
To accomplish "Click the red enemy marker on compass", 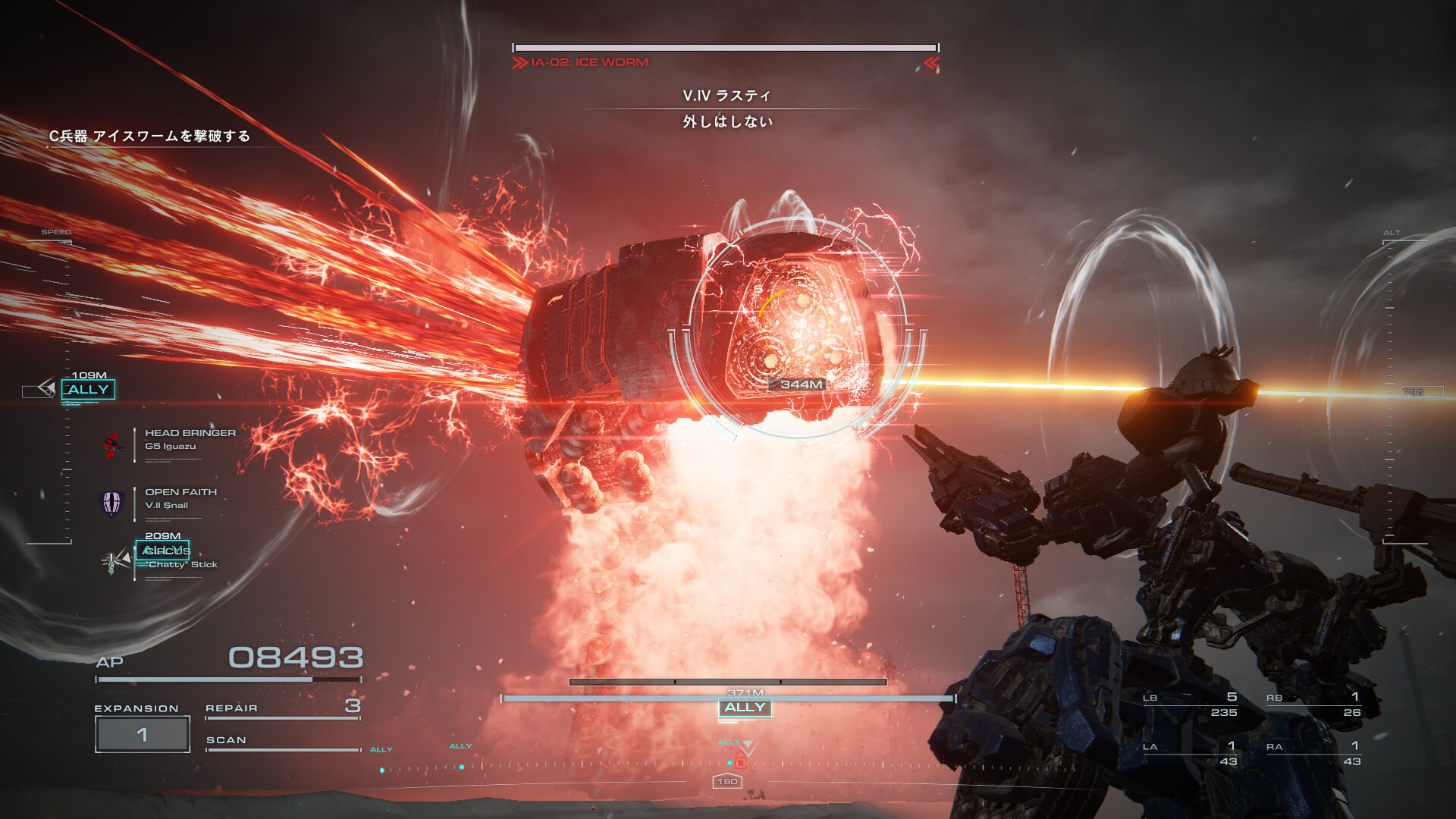I will pos(741,762).
